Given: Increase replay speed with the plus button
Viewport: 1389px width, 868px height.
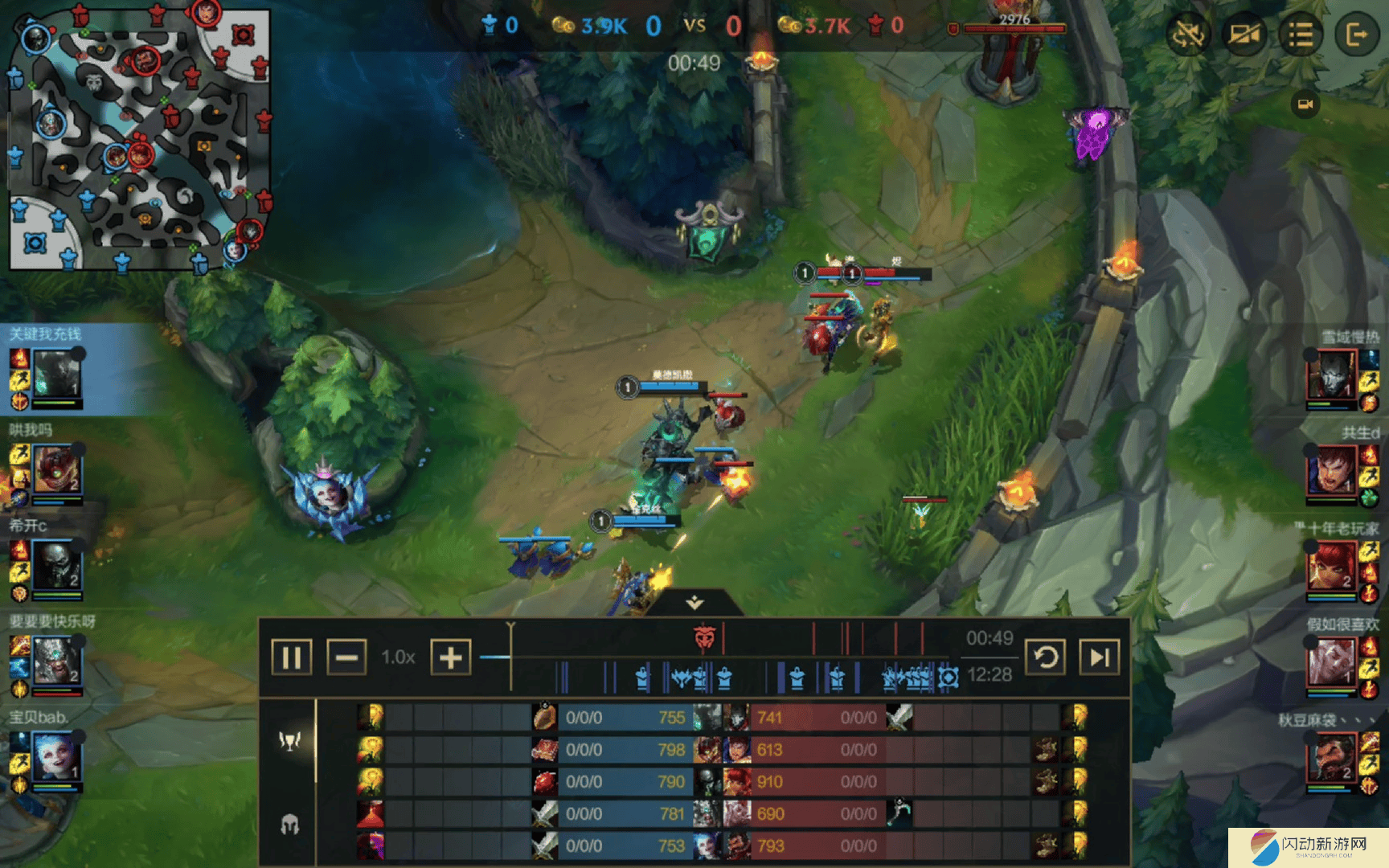Looking at the screenshot, I should click(451, 657).
